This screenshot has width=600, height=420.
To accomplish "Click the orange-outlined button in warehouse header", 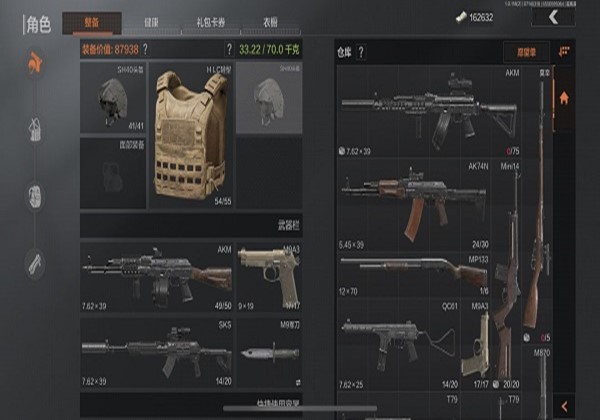I will tap(520, 51).
